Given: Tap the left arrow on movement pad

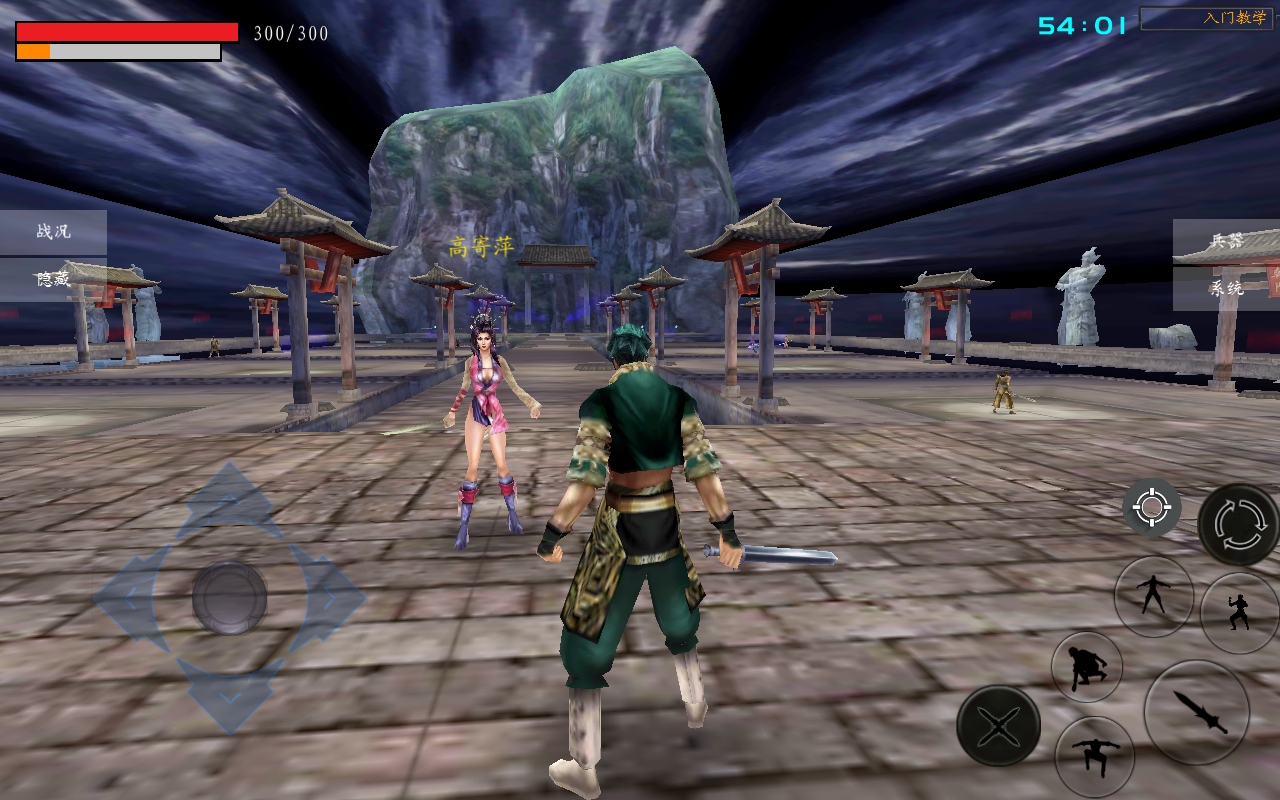Looking at the screenshot, I should 128,598.
